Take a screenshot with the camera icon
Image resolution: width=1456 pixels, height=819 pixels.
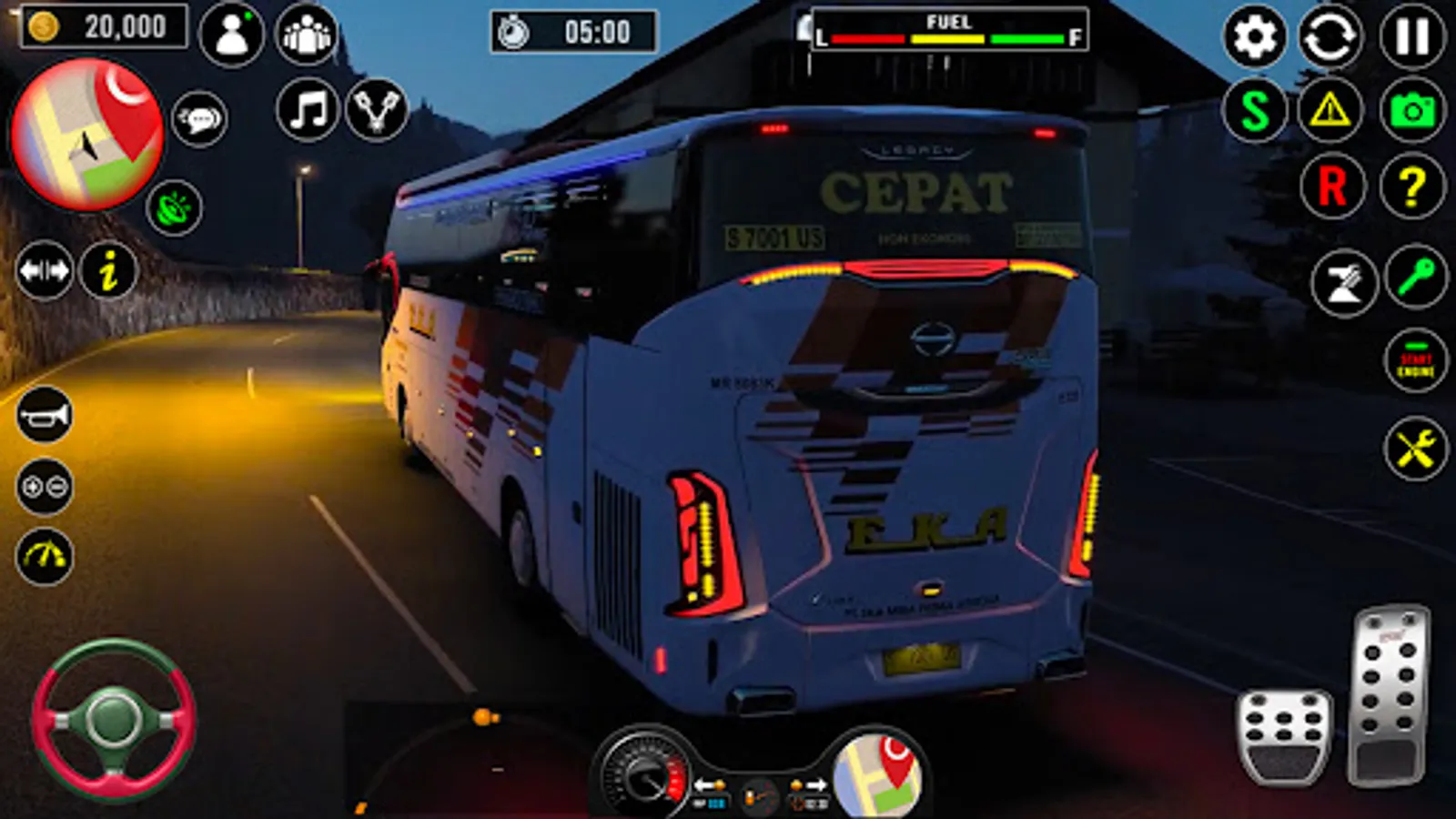coord(1411,111)
